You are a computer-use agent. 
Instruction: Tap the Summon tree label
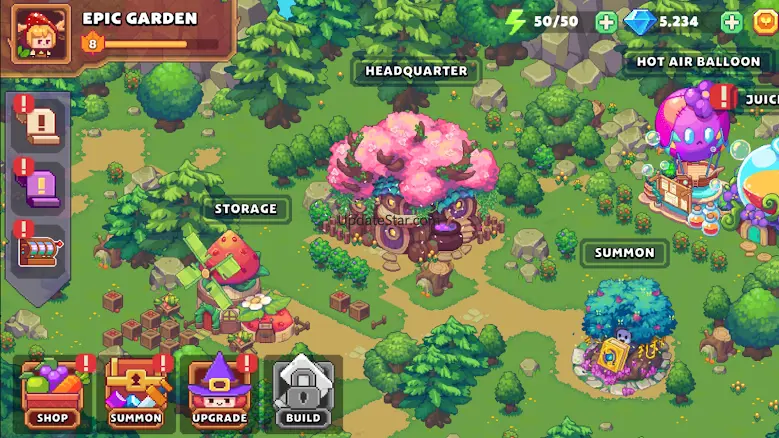click(x=625, y=253)
